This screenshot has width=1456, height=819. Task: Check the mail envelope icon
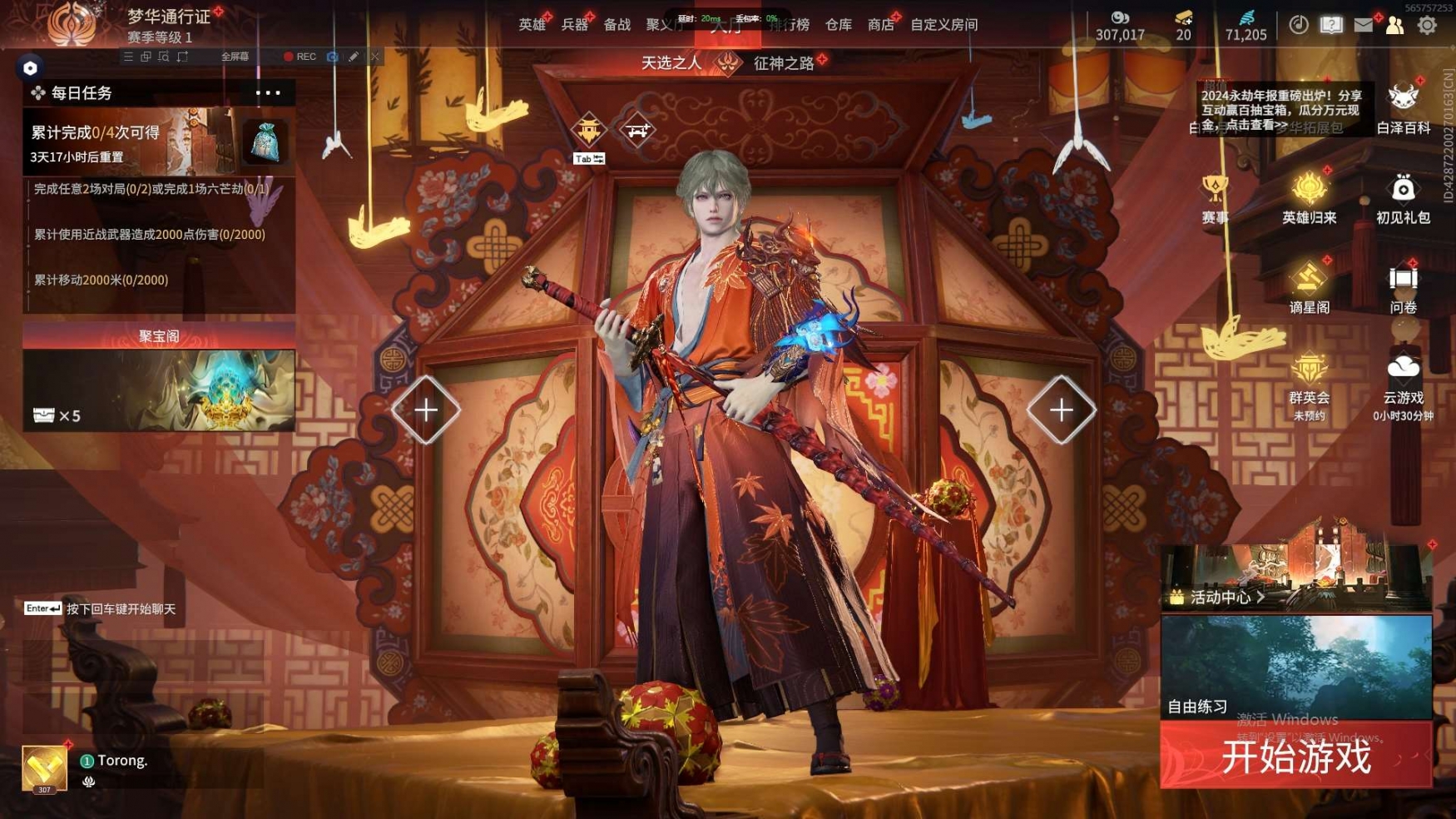pos(1363,25)
